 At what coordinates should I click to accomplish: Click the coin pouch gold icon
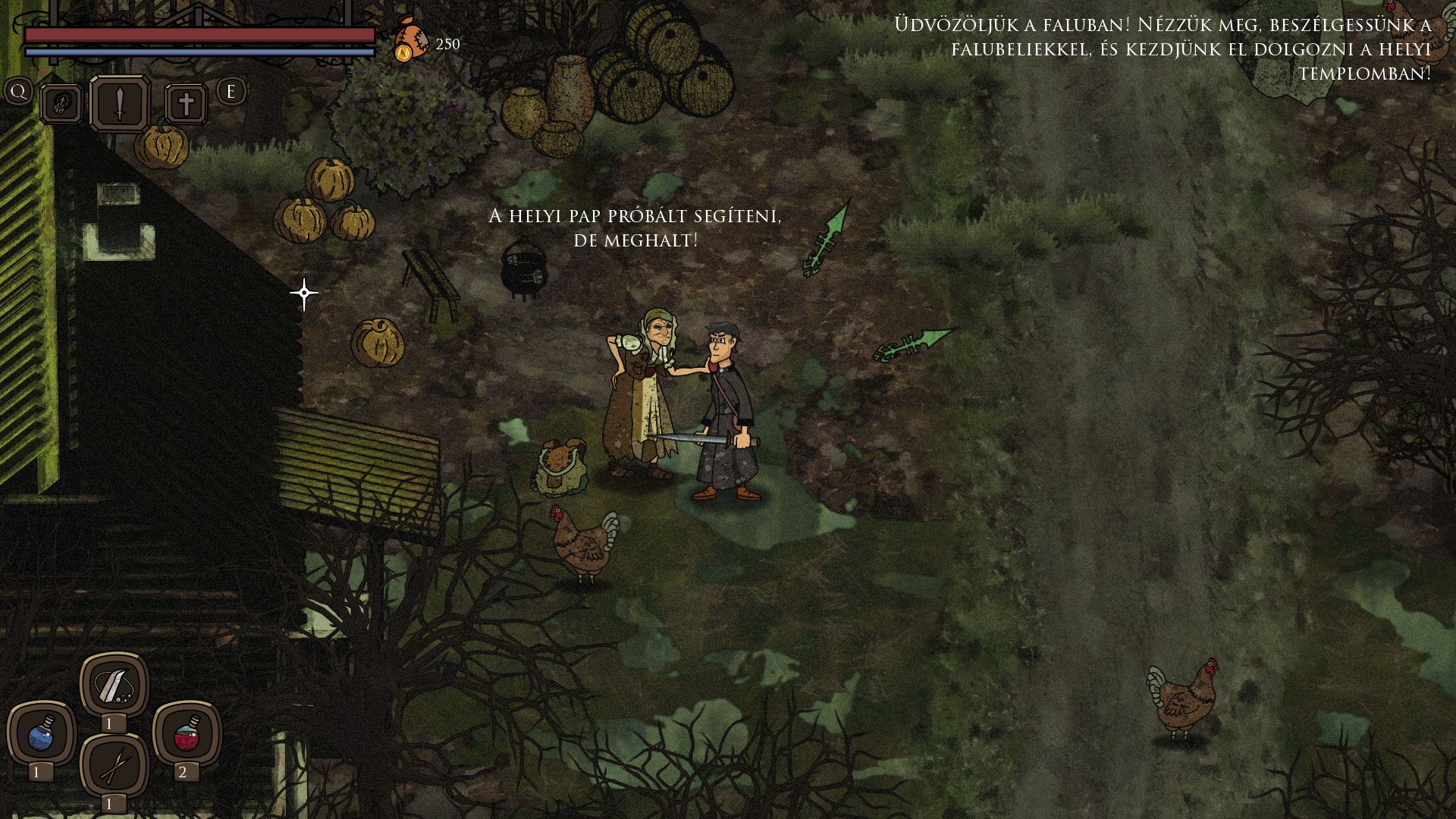pyautogui.click(x=410, y=40)
